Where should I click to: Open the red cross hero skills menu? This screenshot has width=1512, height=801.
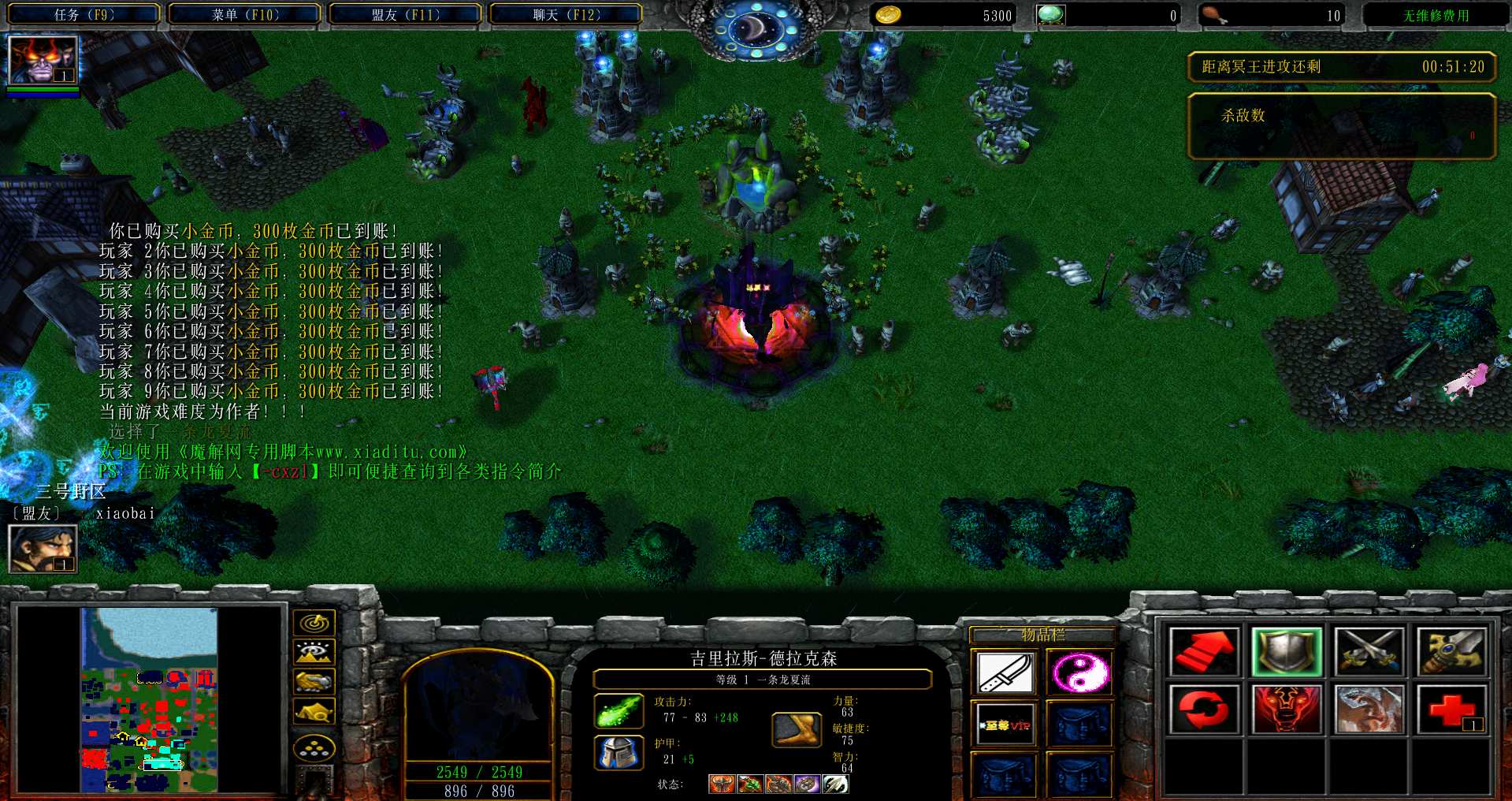(1451, 709)
